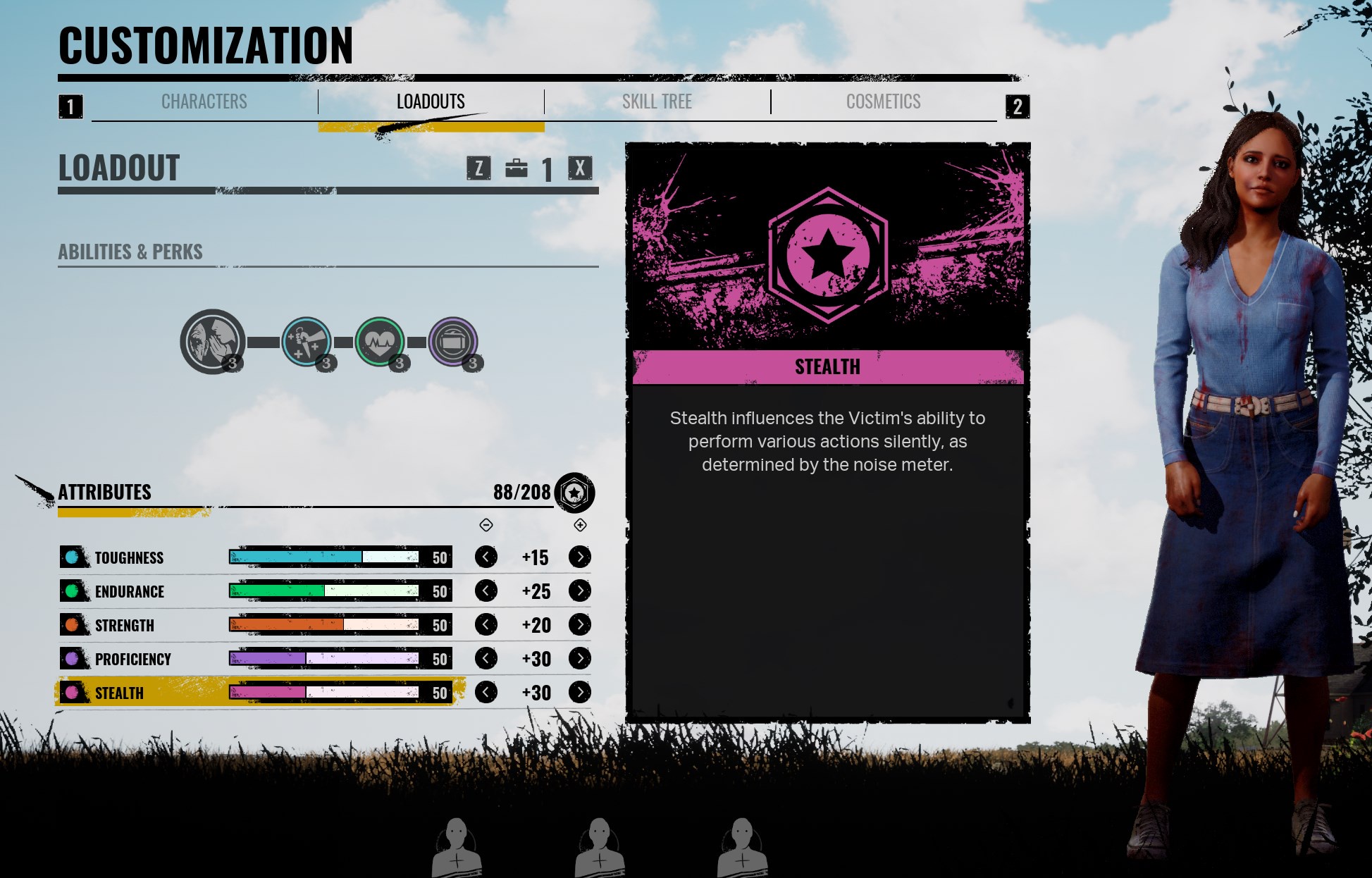Select the Cosmetics tab
Image resolution: width=1372 pixels, height=878 pixels.
click(883, 102)
